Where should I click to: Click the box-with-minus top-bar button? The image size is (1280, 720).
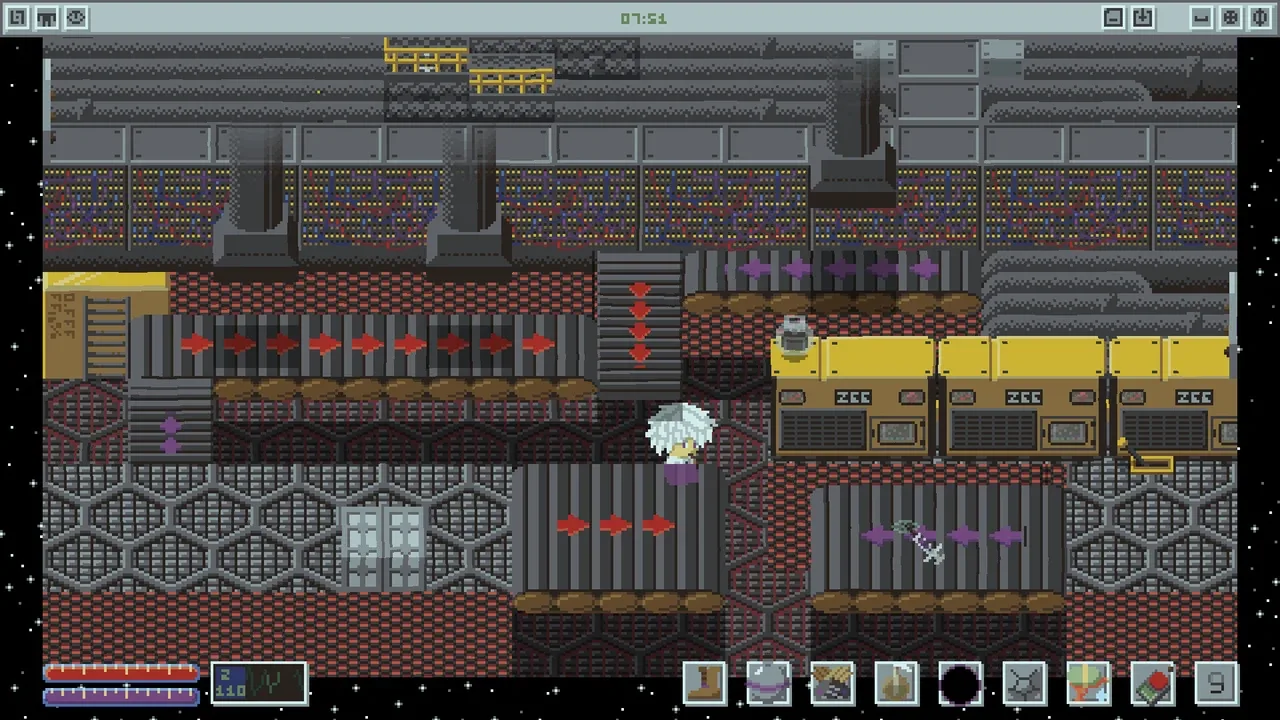coord(1113,18)
